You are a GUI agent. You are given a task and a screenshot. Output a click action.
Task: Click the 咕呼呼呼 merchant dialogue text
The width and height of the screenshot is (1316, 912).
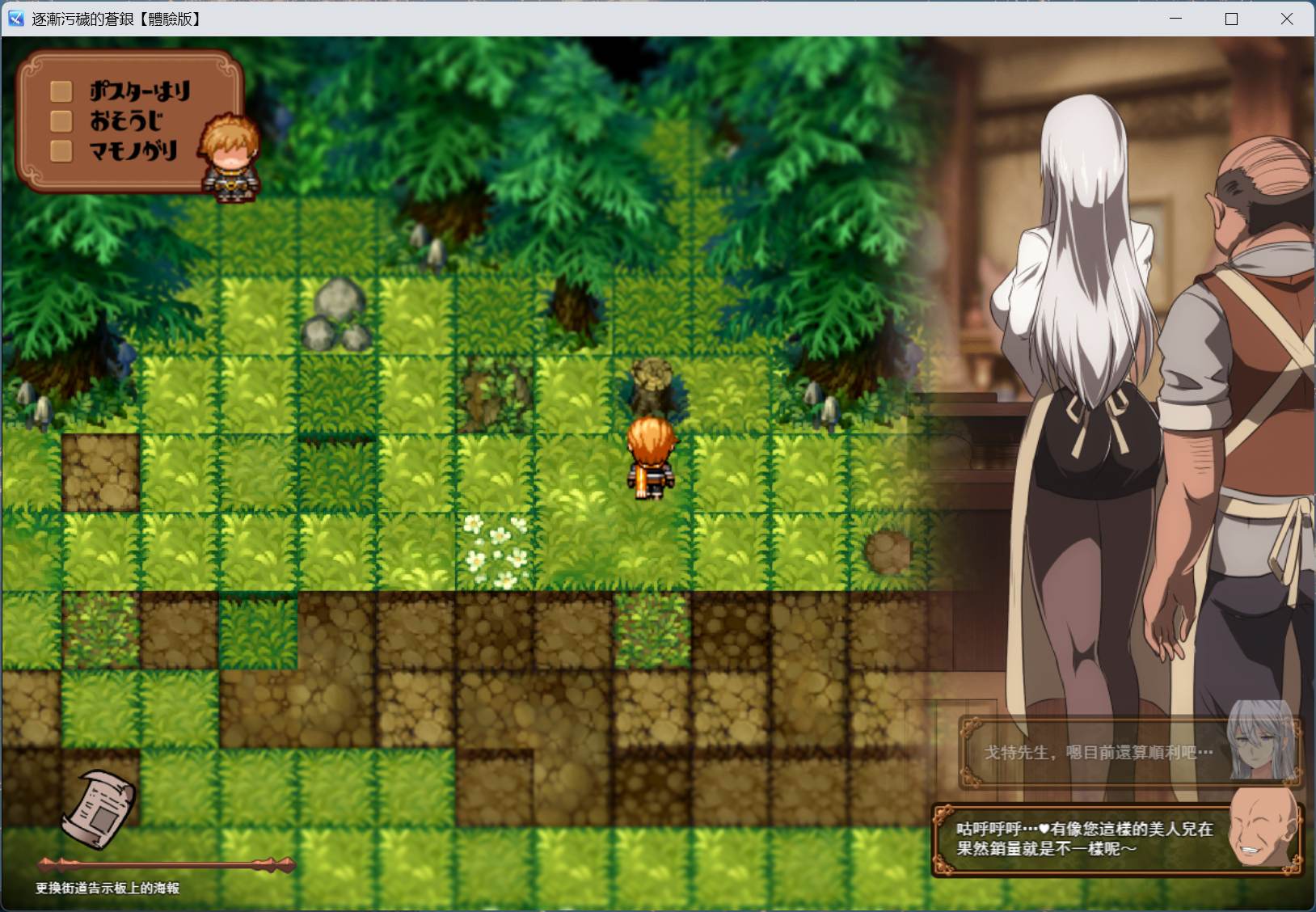pos(1083,838)
